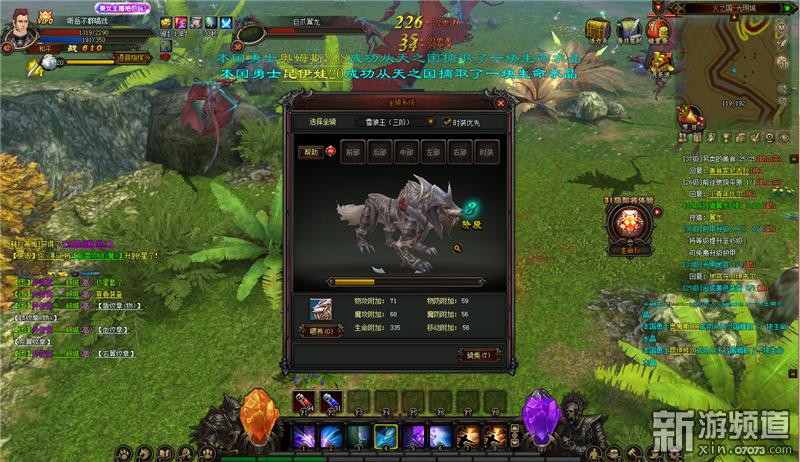
Task: Open the golden treasure chest icon
Action: pyautogui.click(x=599, y=31)
